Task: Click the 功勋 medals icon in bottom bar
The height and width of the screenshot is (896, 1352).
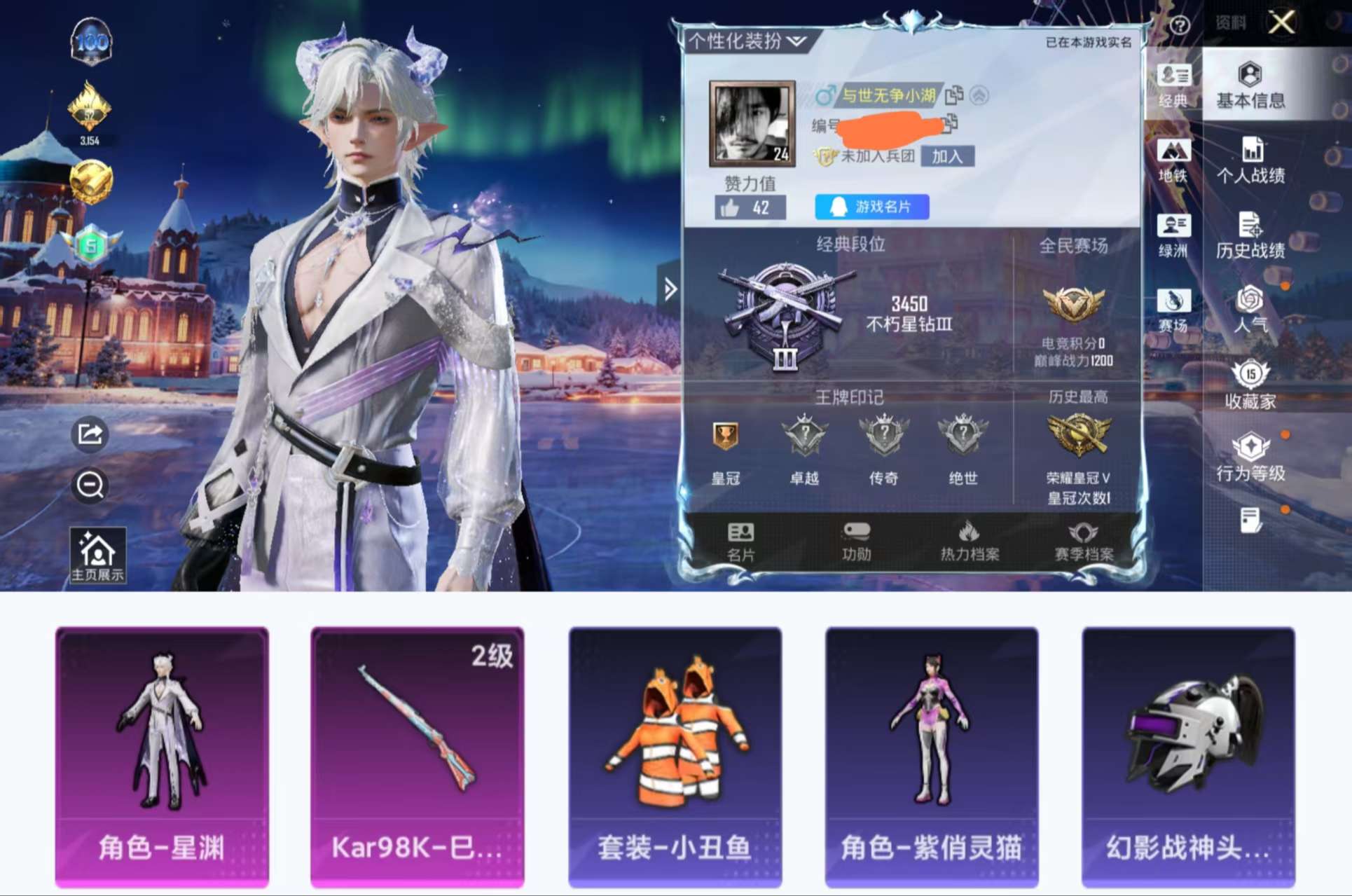Action: (856, 539)
